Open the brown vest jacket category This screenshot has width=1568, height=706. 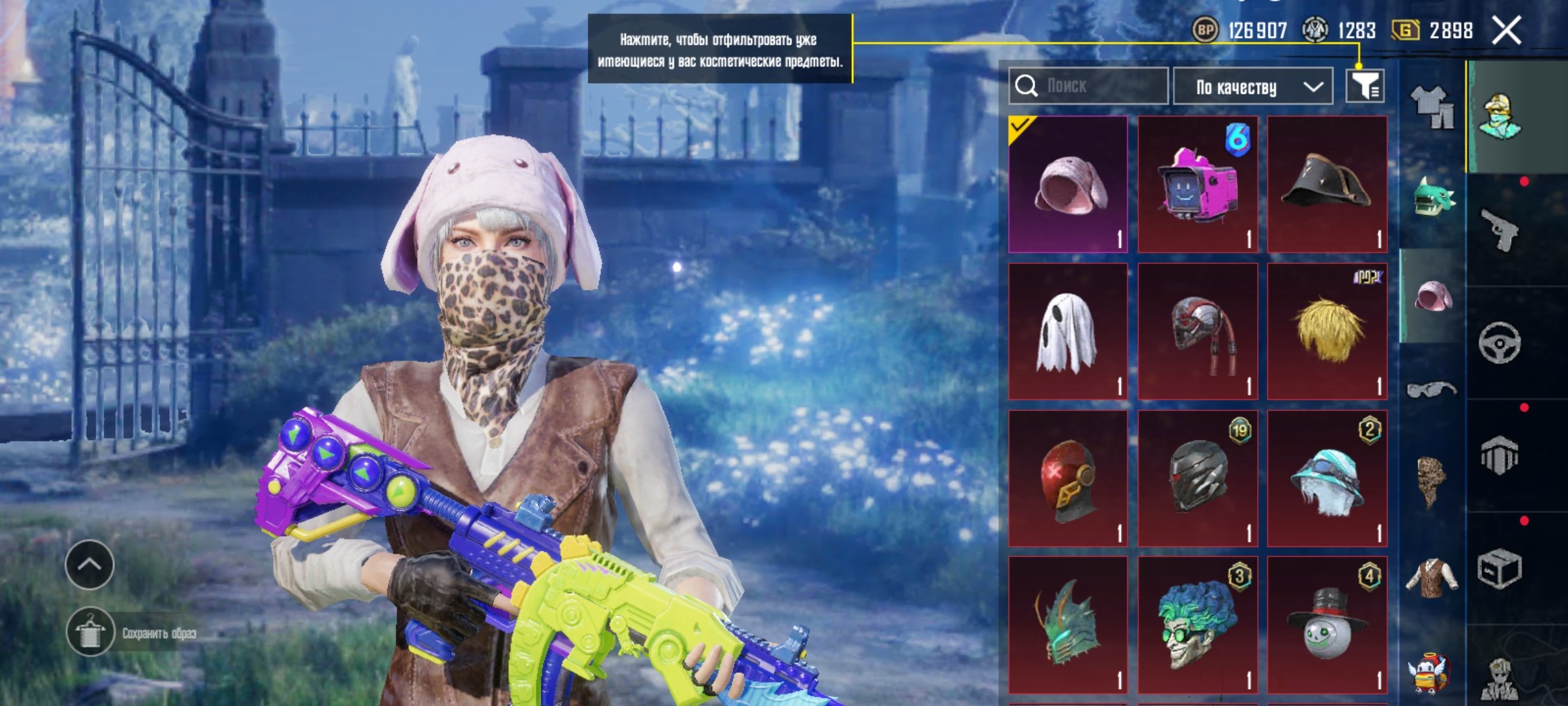pos(1432,577)
